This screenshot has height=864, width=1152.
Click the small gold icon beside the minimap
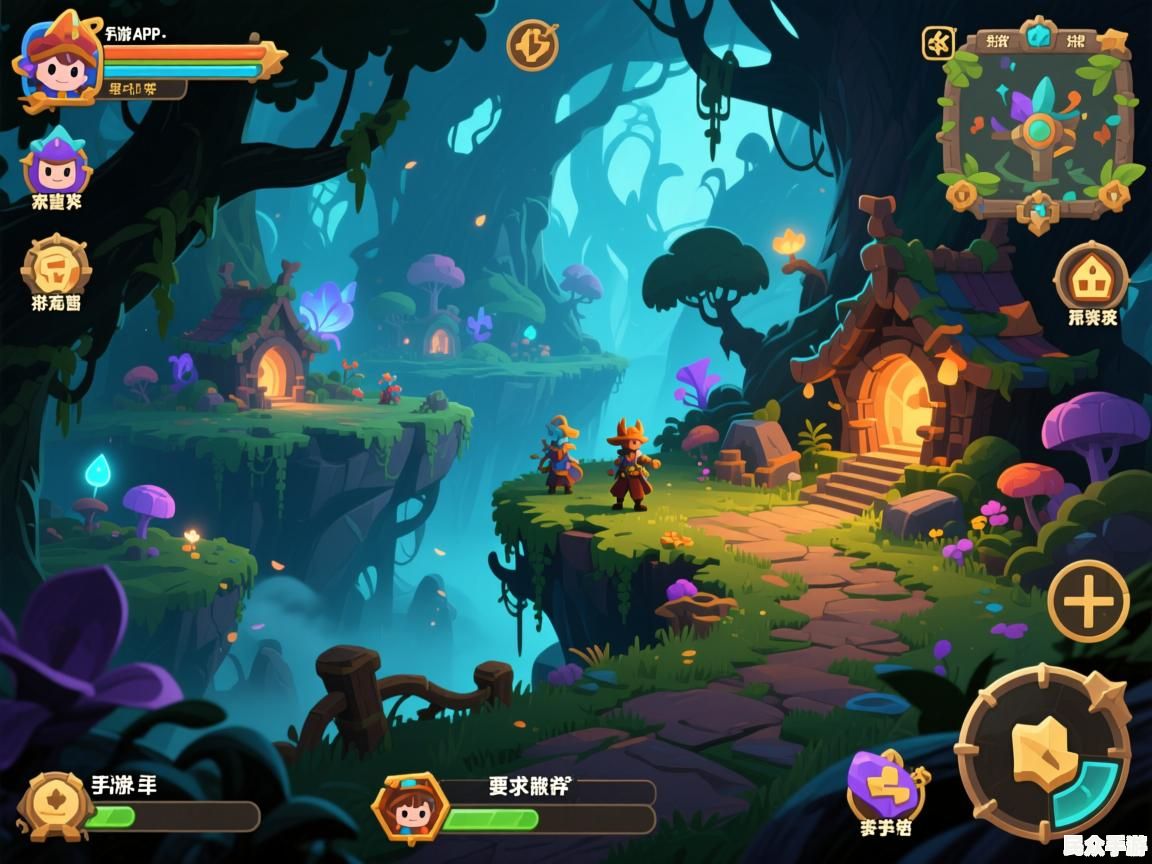pyautogui.click(x=937, y=43)
